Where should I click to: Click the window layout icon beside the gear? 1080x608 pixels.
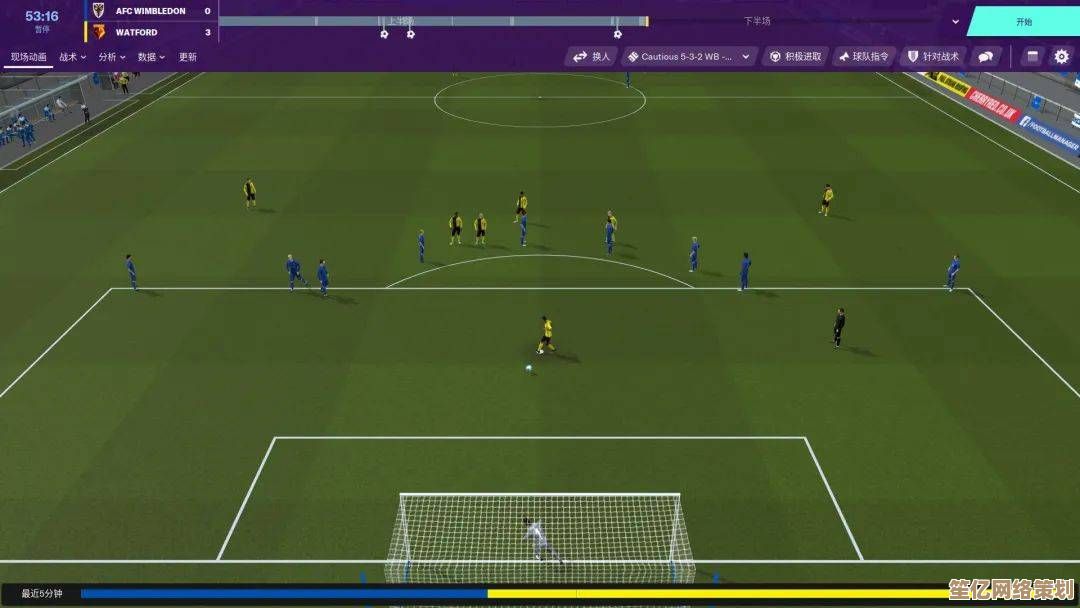(x=1033, y=57)
